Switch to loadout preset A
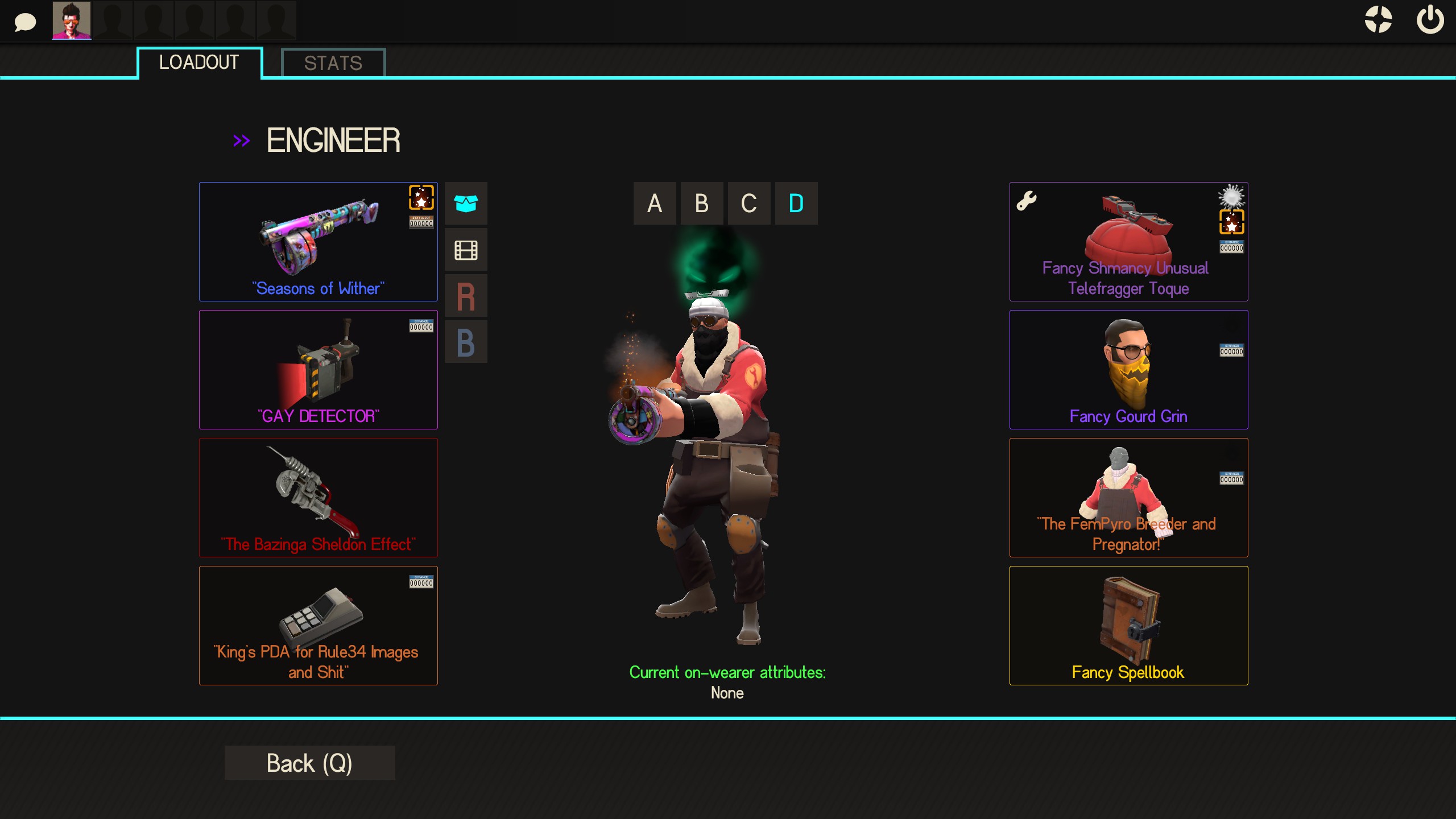Viewport: 1456px width, 819px height. click(655, 203)
